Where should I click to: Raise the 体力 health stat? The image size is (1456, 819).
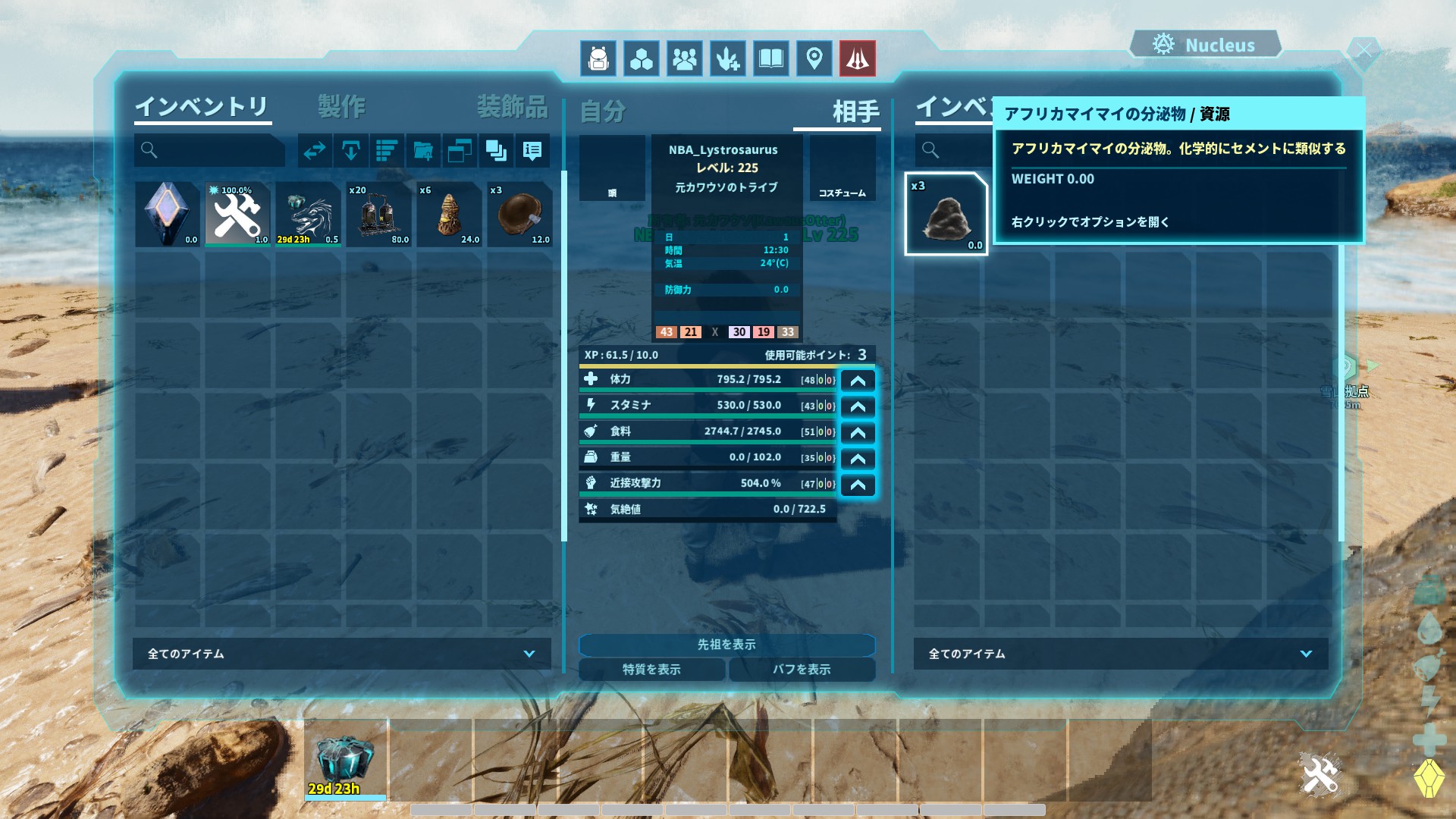pos(858,381)
